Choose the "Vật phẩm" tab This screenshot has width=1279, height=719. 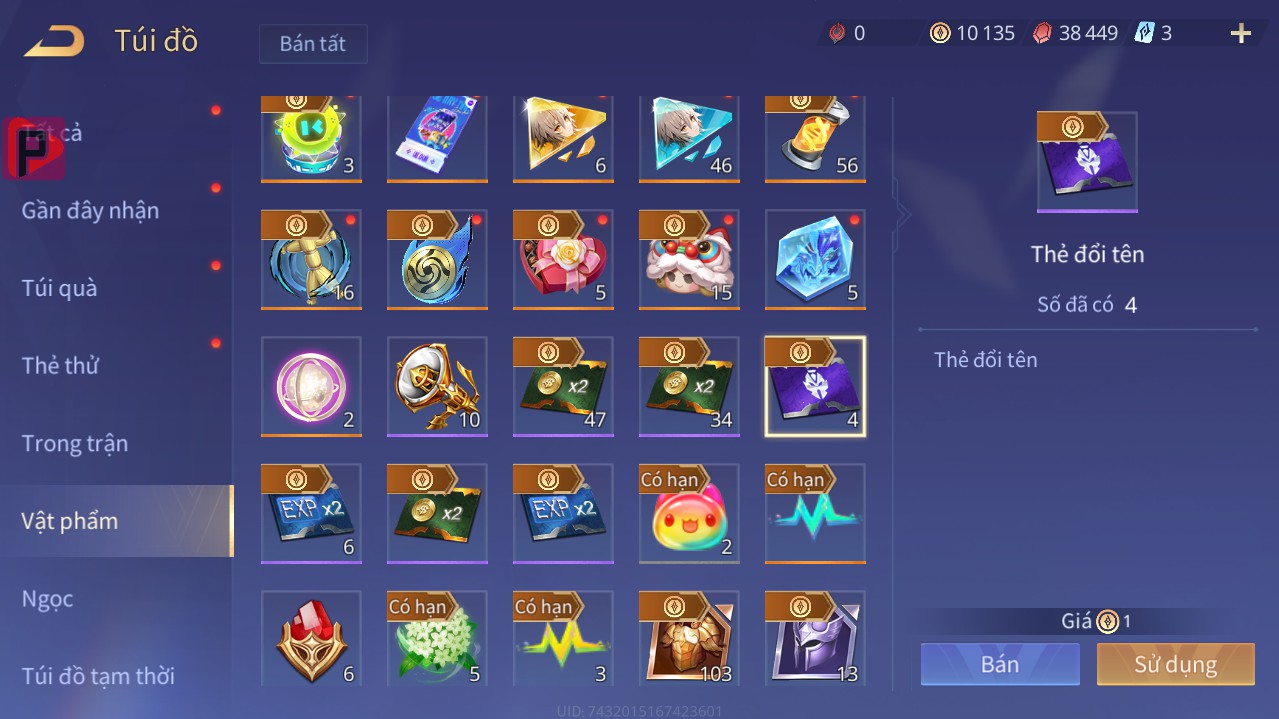(70, 521)
